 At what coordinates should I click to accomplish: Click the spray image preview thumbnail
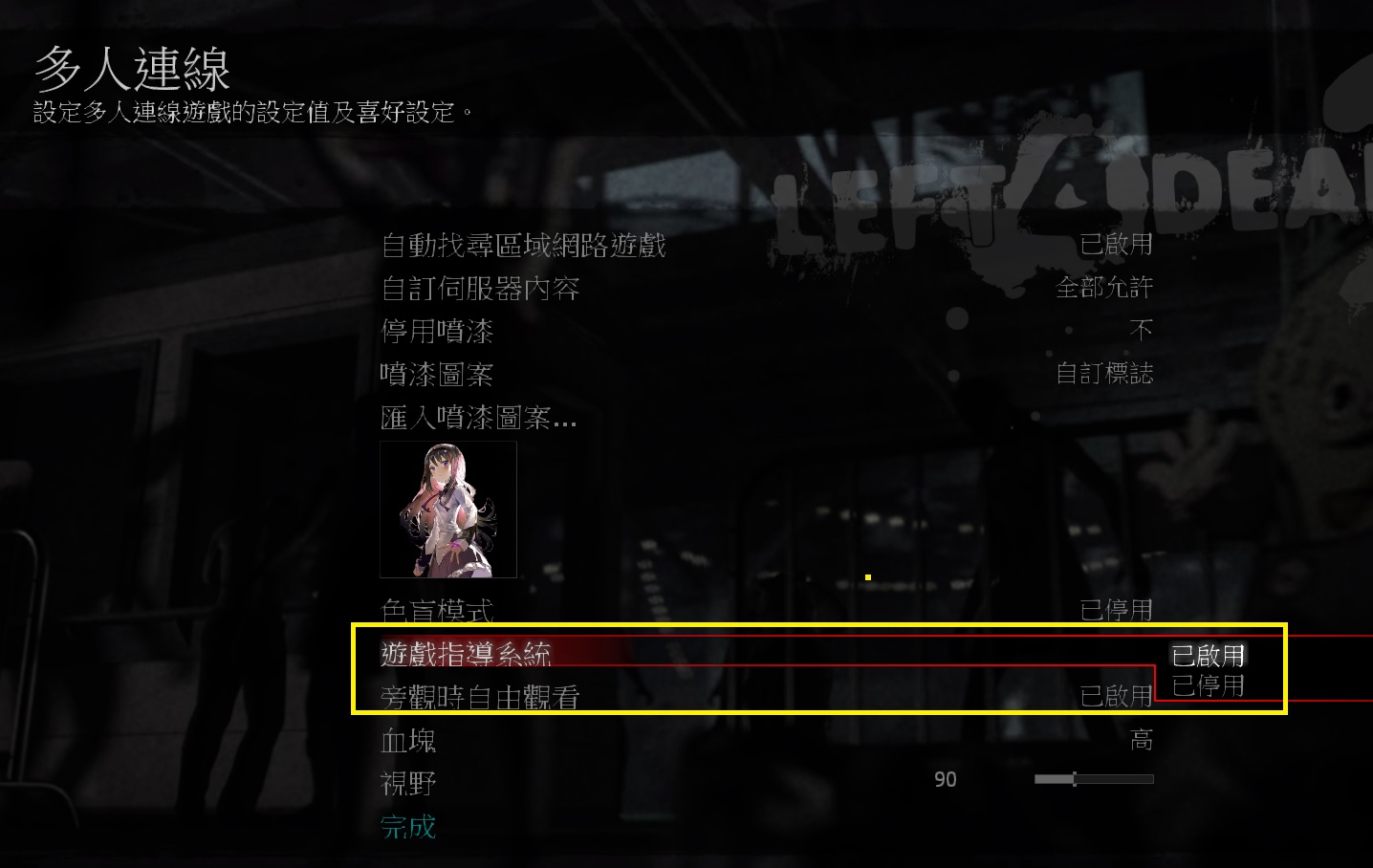[447, 510]
